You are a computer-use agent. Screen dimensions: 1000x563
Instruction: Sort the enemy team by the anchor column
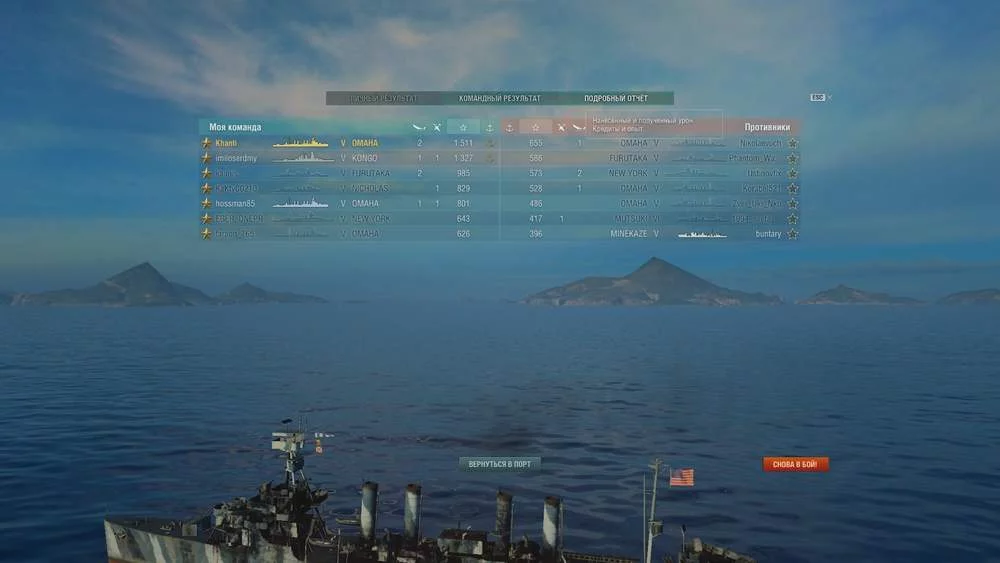(x=509, y=128)
